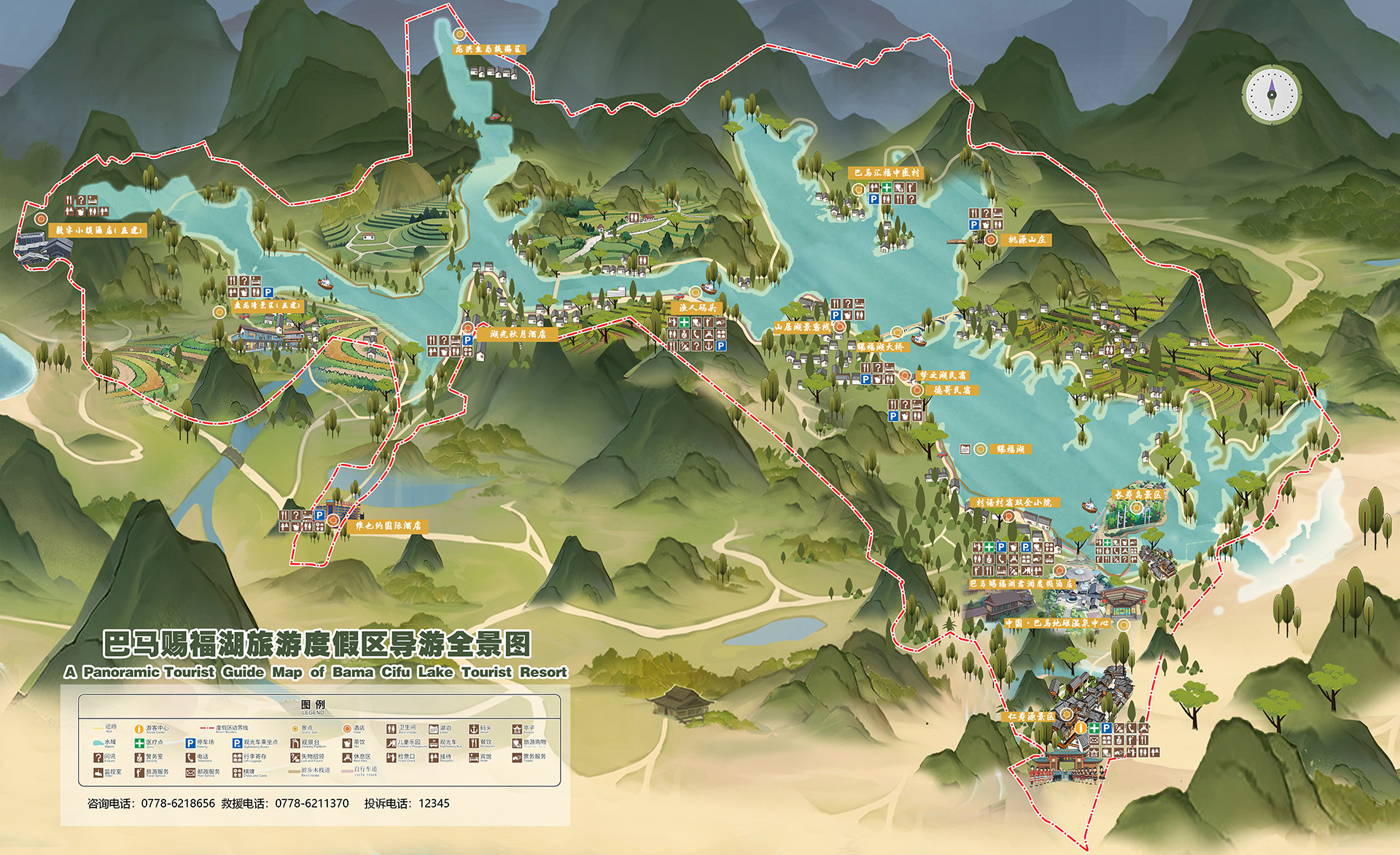This screenshot has width=1400, height=855.
Task: Choose the 湖光秋月酒店 label
Action: point(518,334)
